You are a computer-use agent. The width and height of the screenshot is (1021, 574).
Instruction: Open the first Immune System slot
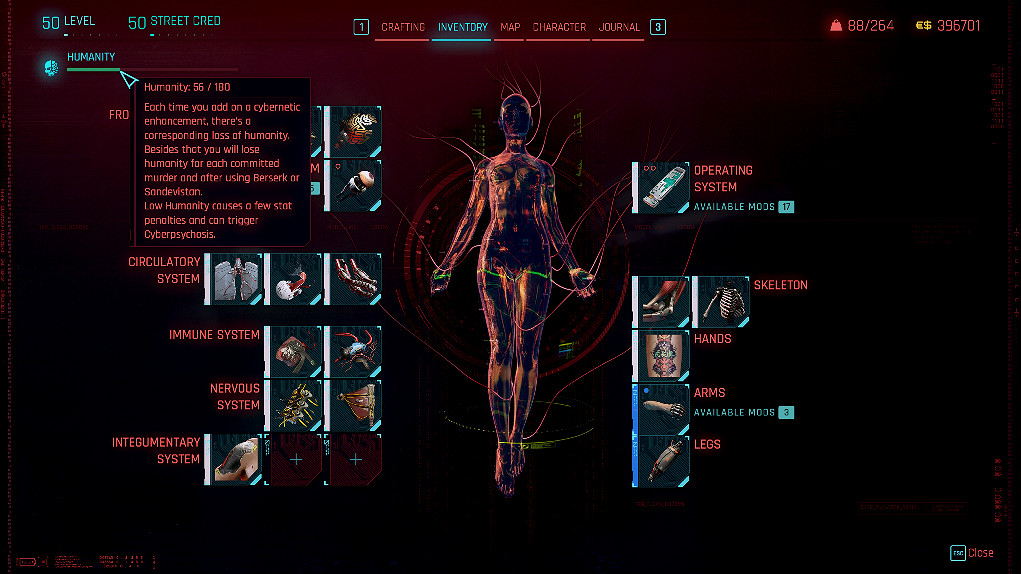pyautogui.click(x=296, y=351)
